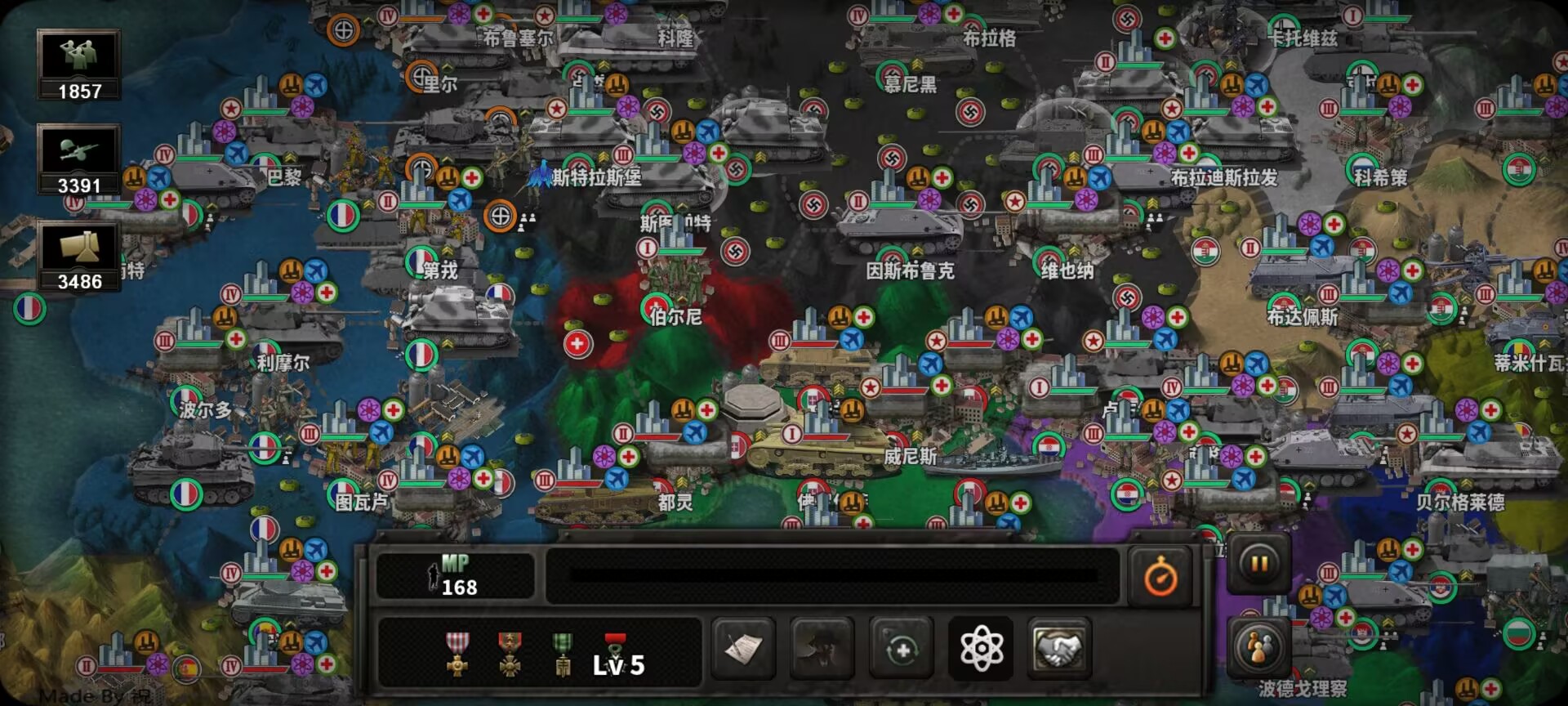
Task: Pause the game with the pause button
Action: [1259, 564]
